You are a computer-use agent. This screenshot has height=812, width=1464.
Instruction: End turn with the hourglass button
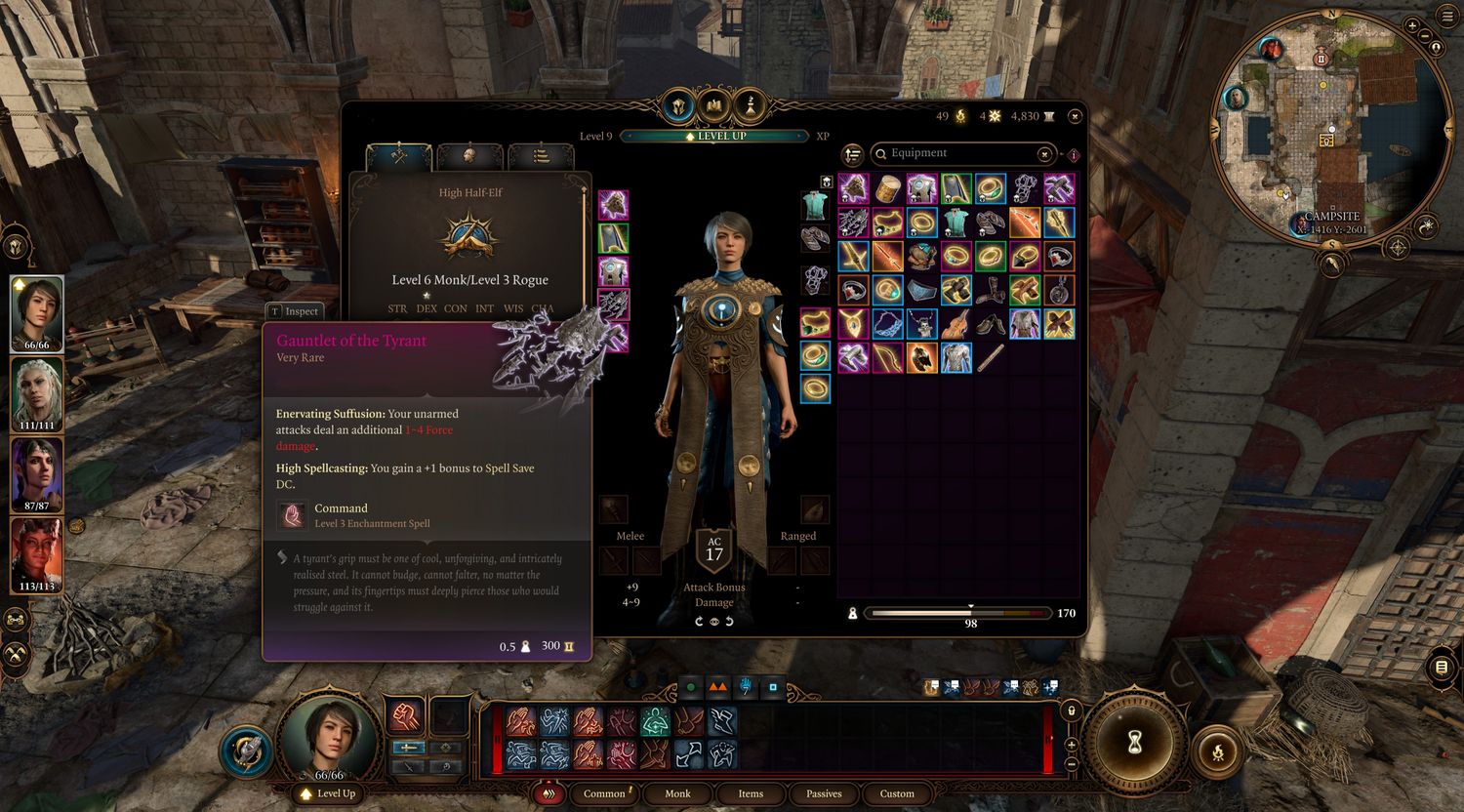[x=1134, y=744]
